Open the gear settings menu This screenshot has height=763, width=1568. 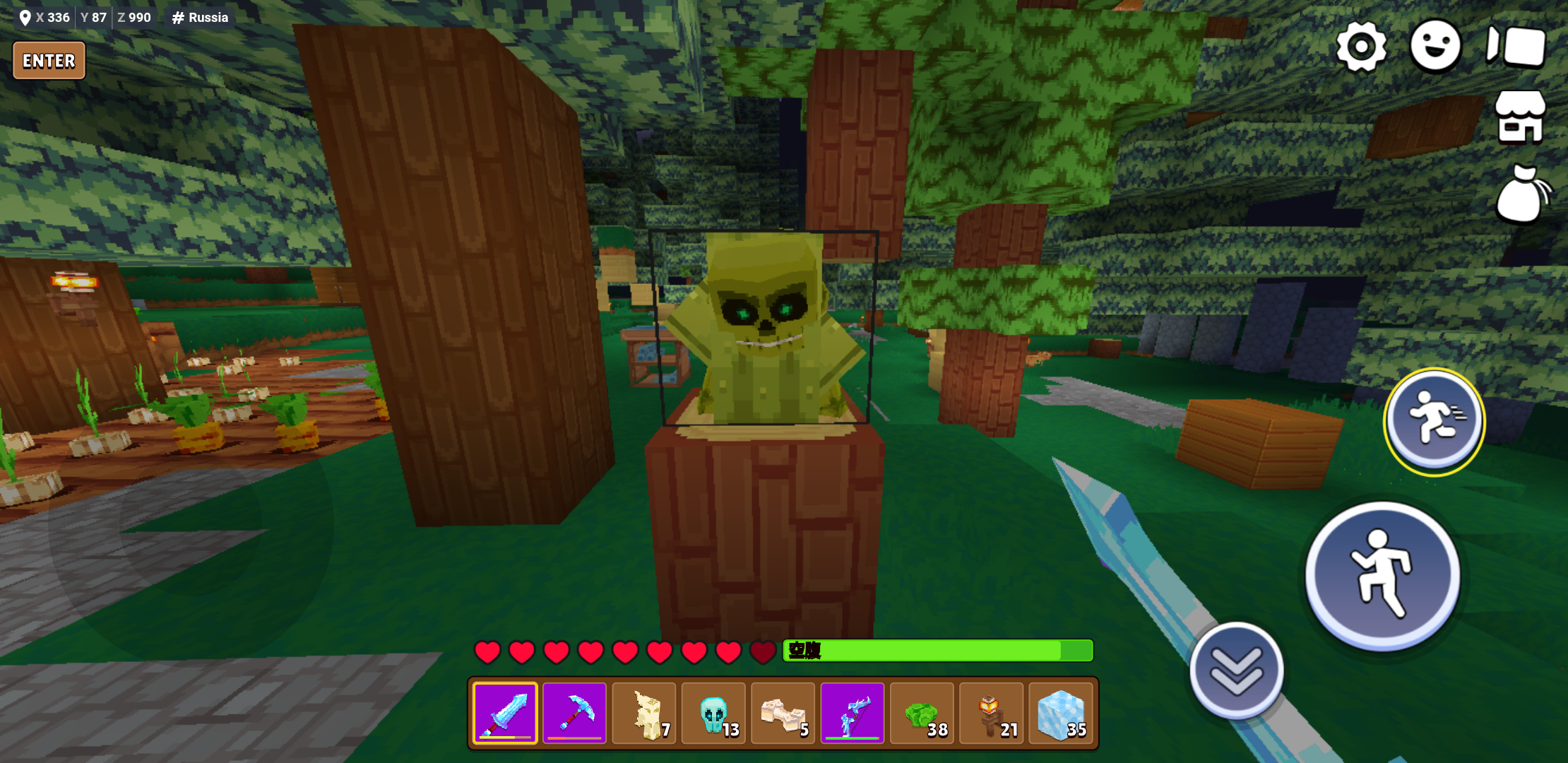coord(1361,47)
